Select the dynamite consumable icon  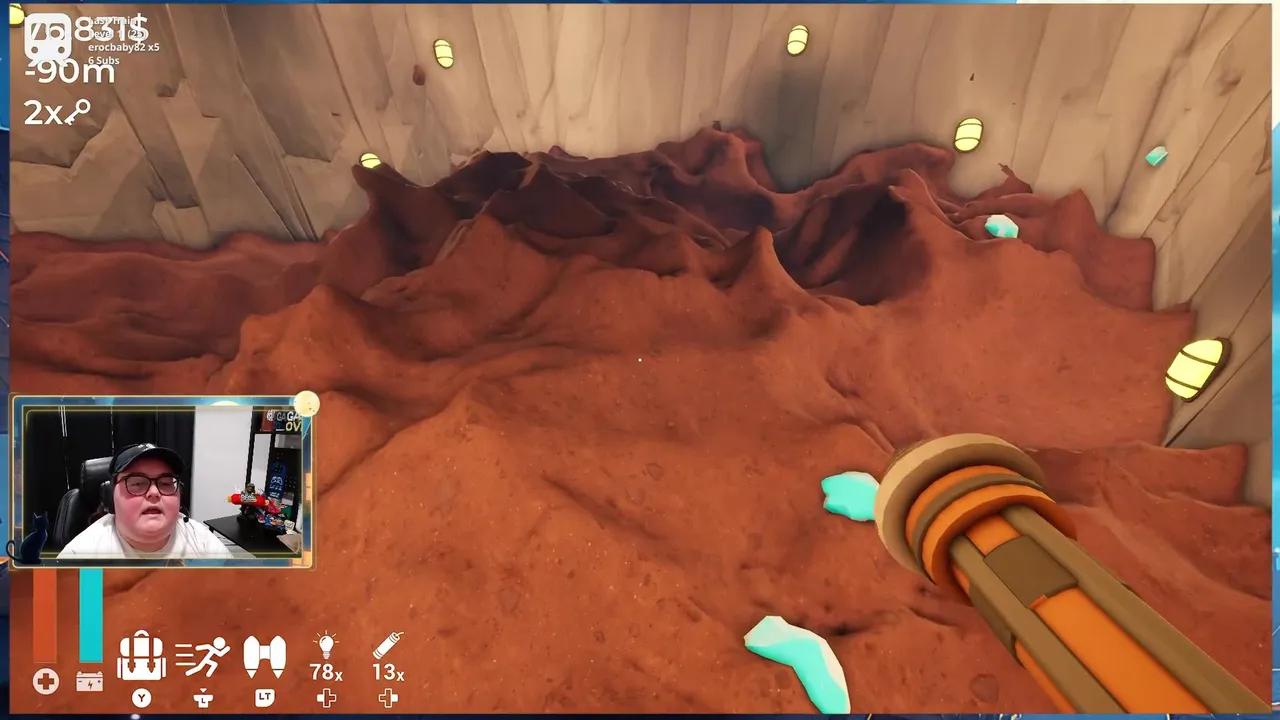click(x=388, y=645)
